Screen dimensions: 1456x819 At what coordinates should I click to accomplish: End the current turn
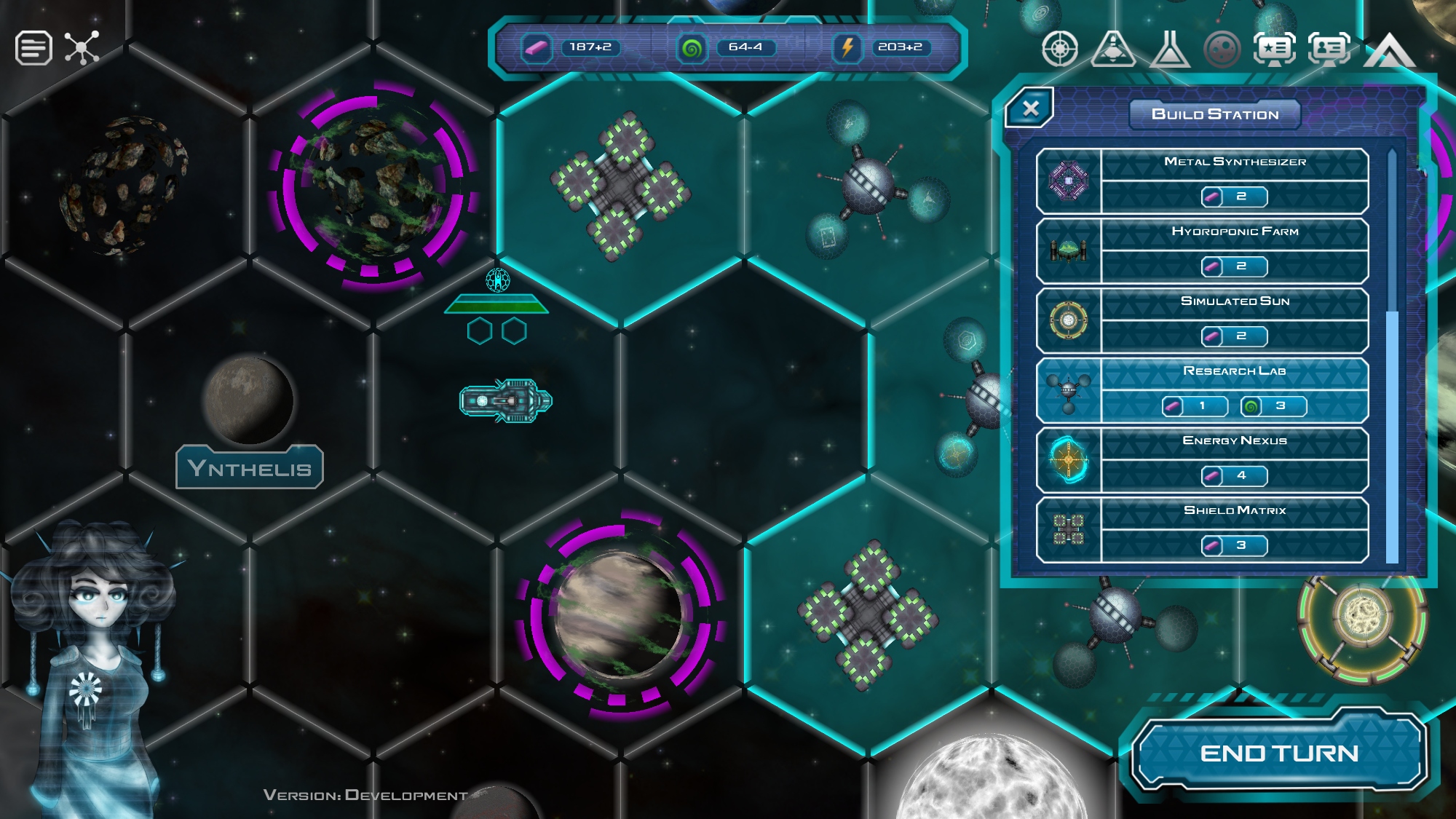click(x=1278, y=753)
